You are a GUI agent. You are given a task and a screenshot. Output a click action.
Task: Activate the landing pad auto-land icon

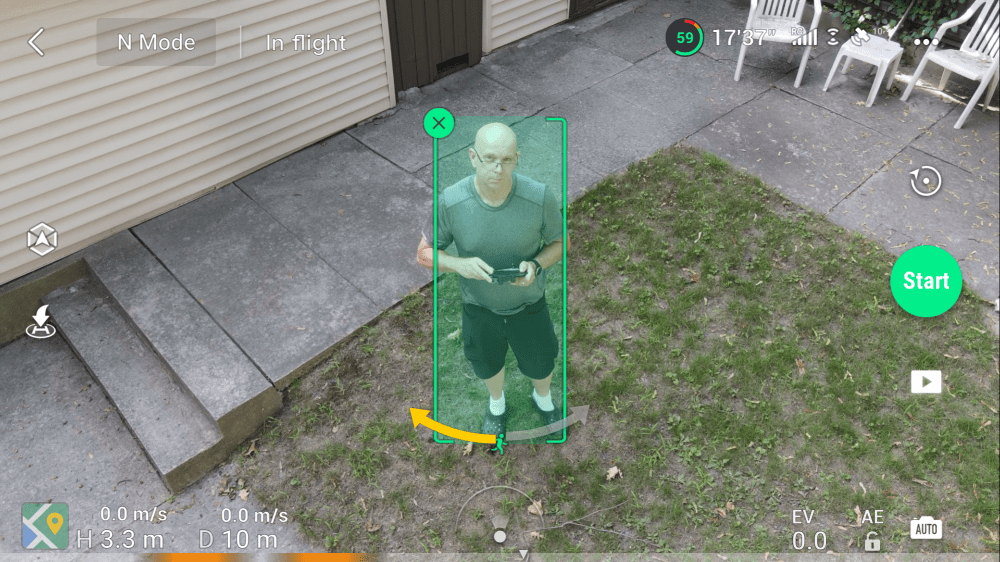(x=42, y=321)
